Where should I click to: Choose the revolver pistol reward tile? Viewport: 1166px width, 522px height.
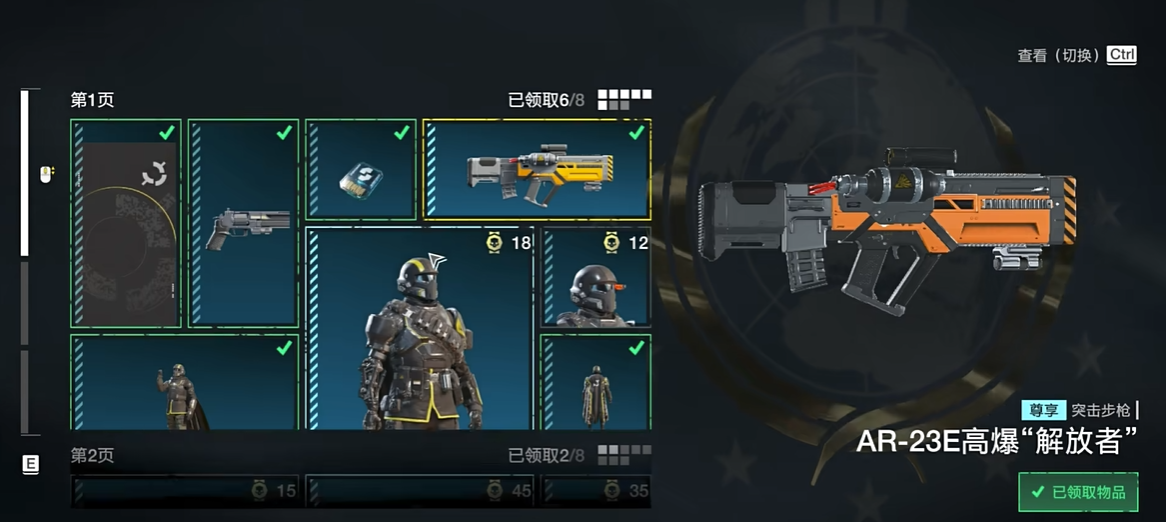[244, 223]
